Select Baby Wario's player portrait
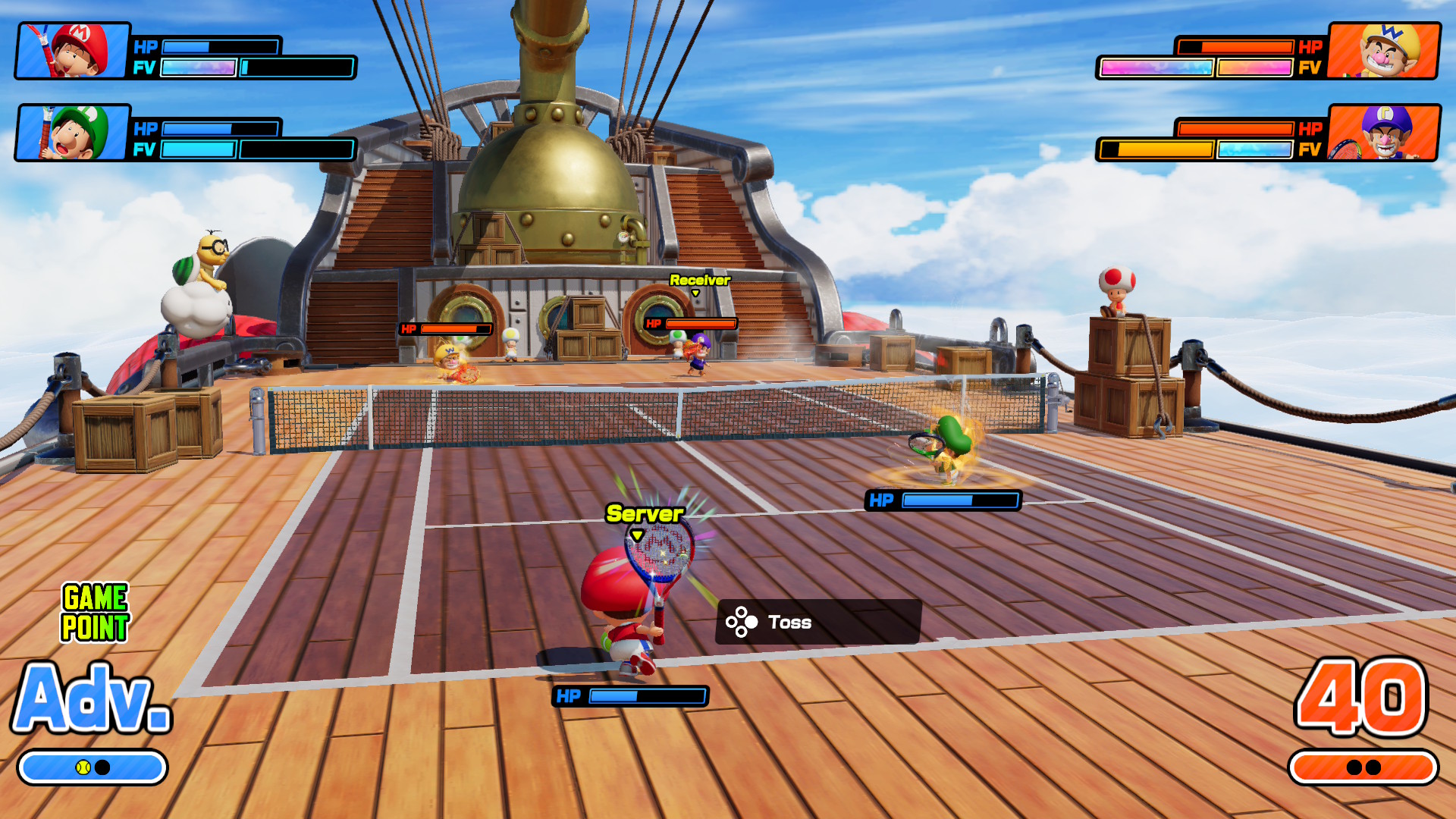 [1384, 51]
